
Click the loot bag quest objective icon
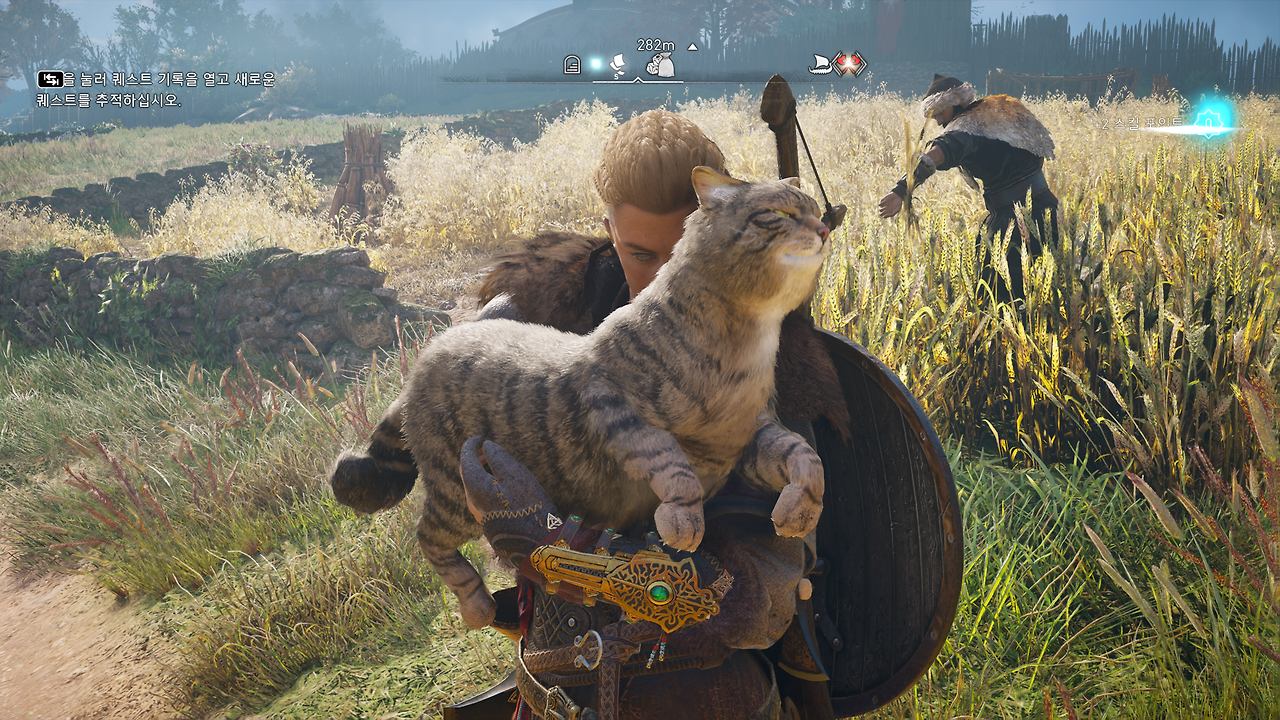coord(660,63)
